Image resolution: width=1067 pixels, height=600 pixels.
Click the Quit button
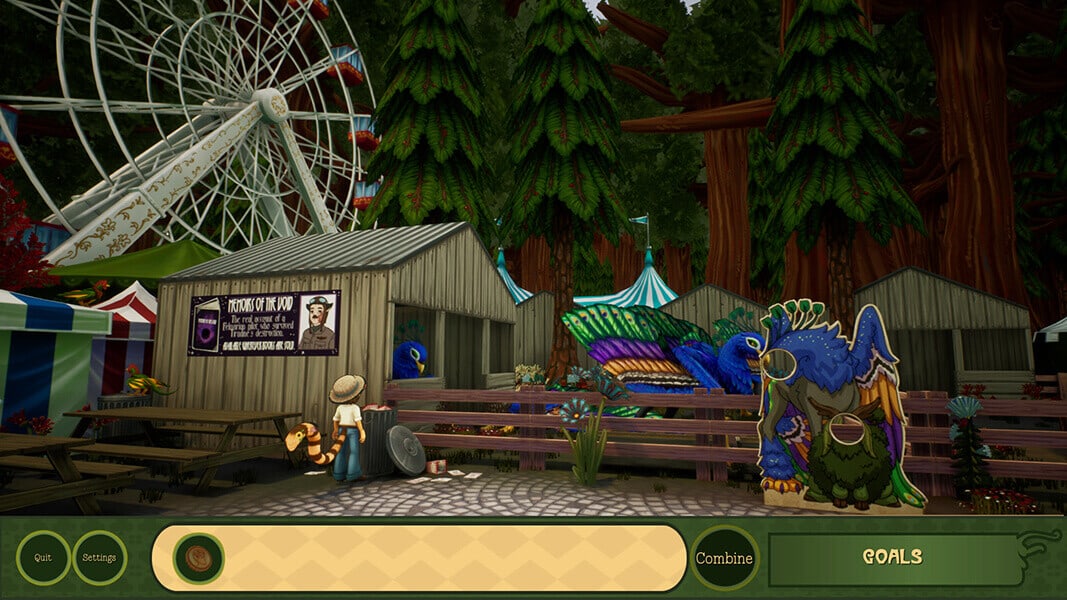[43, 558]
